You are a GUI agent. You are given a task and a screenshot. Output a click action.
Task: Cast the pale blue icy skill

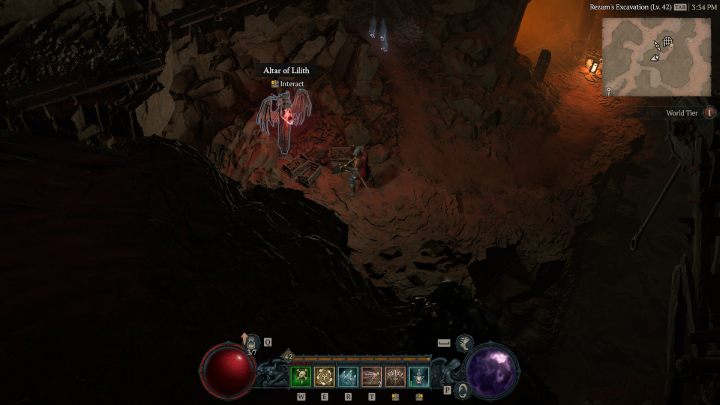click(x=347, y=376)
